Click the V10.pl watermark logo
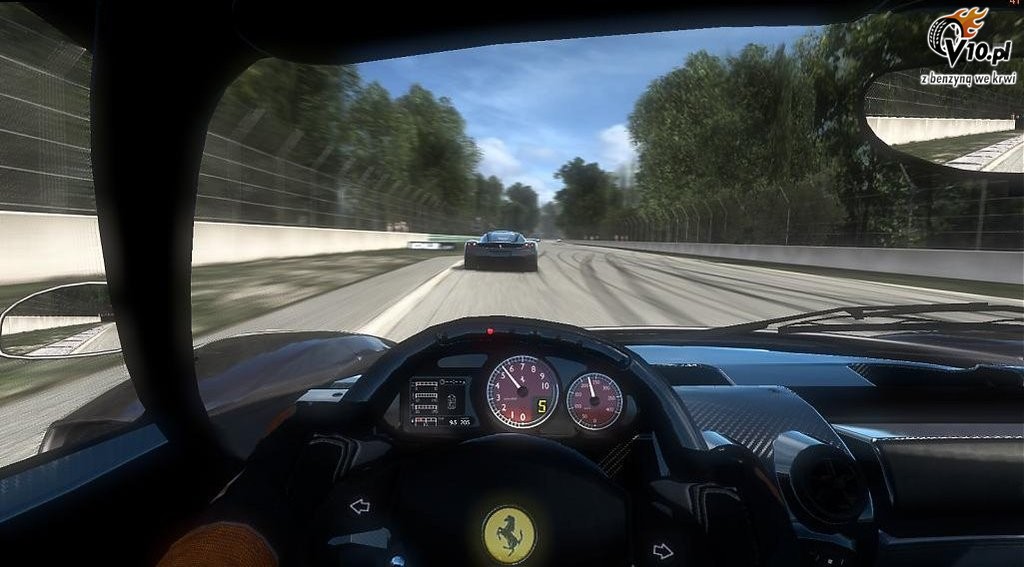 coord(970,47)
